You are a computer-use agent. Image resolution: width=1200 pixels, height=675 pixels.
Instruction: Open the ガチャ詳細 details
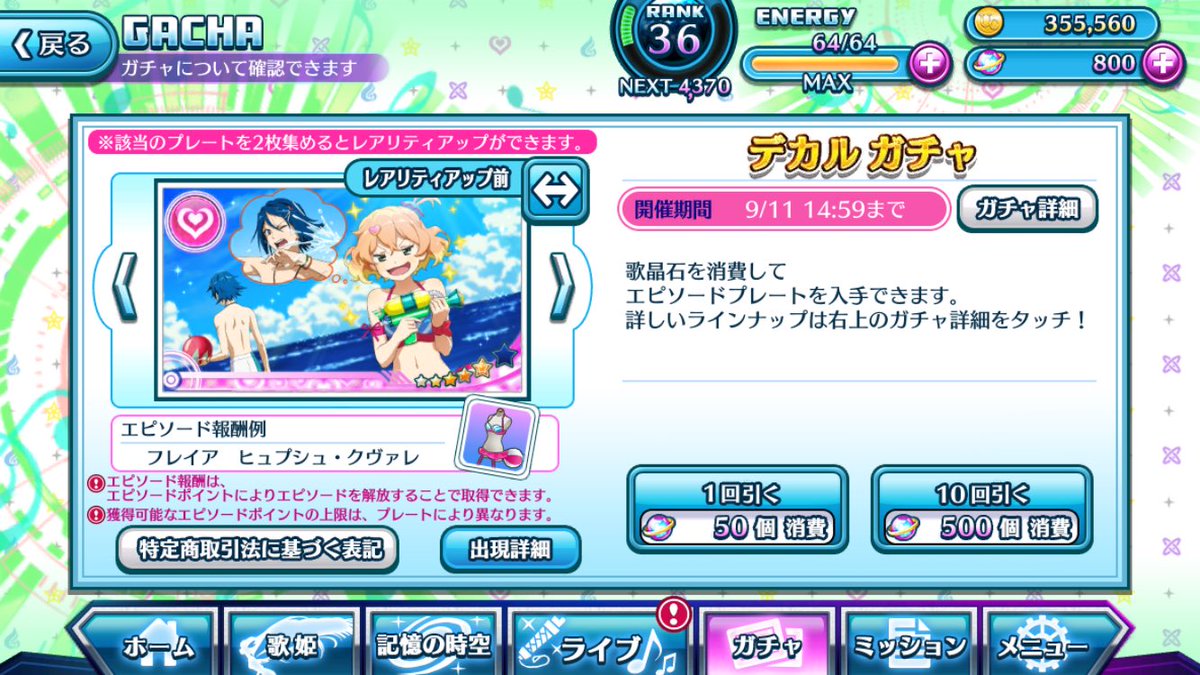[1027, 210]
